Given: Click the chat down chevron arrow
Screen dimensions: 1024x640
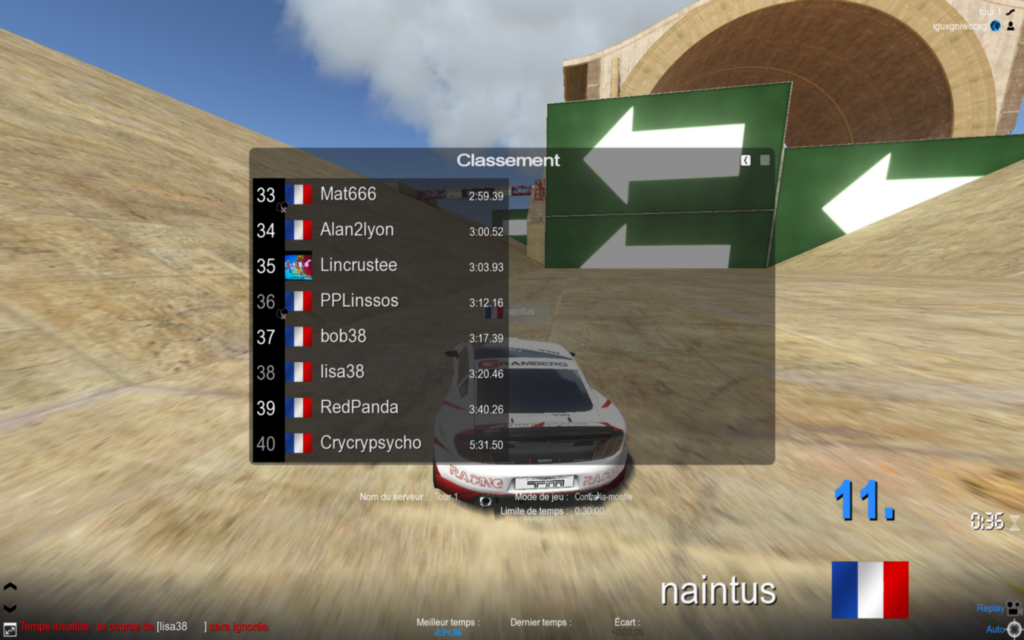Looking at the screenshot, I should pos(10,607).
